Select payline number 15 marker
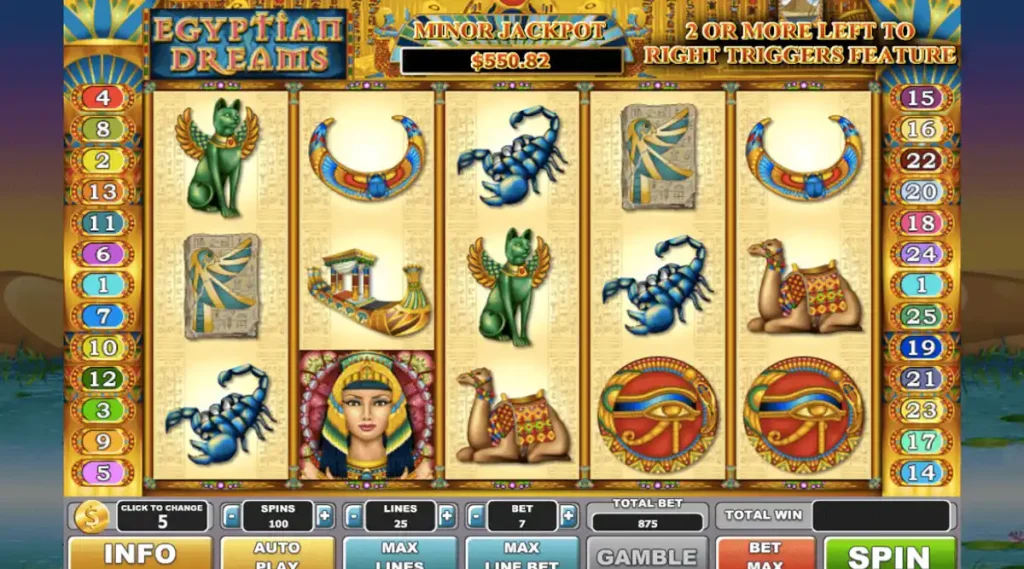Viewport: 1024px width, 569px height. 921,98
